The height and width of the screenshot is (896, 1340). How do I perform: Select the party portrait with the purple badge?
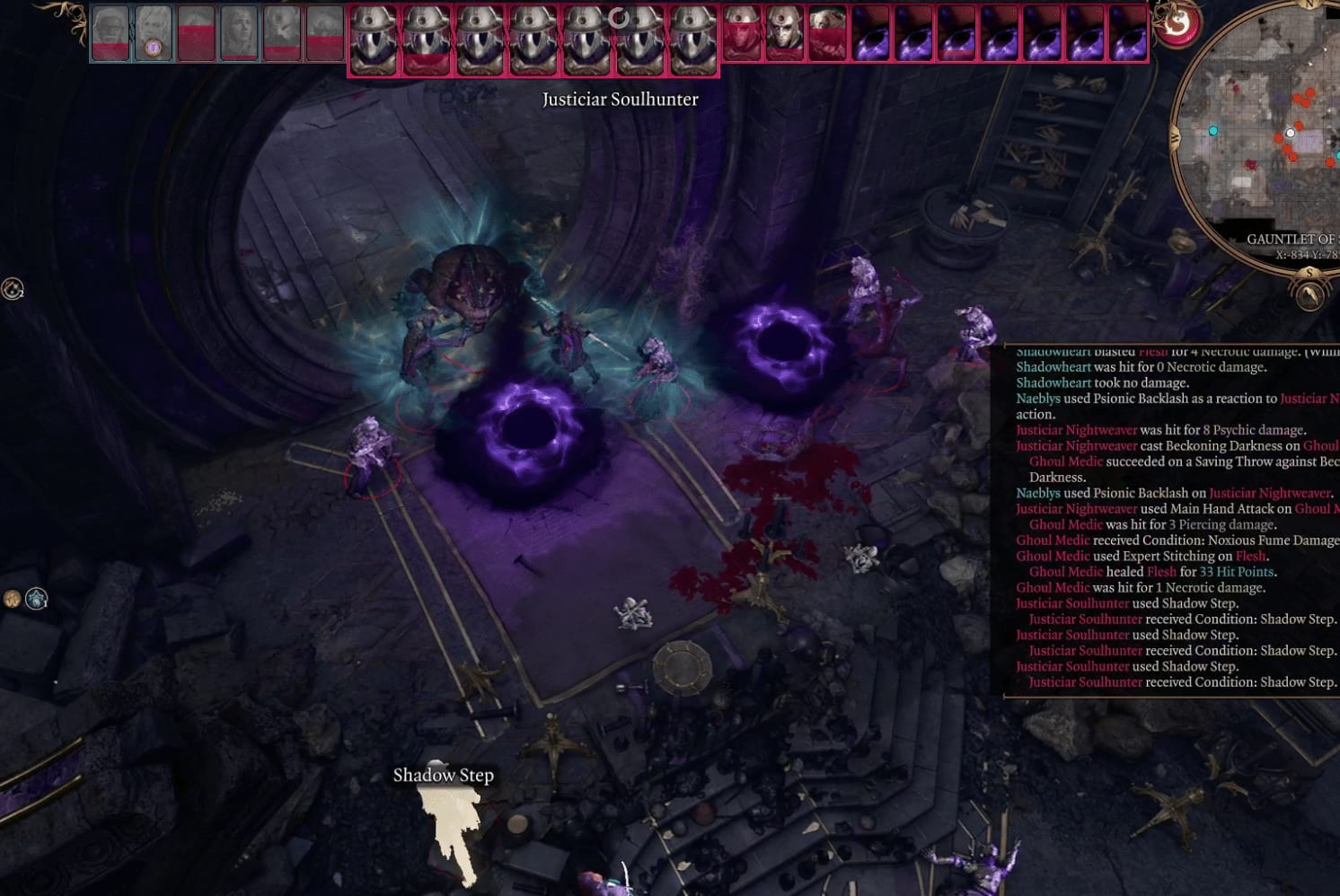pos(154,34)
